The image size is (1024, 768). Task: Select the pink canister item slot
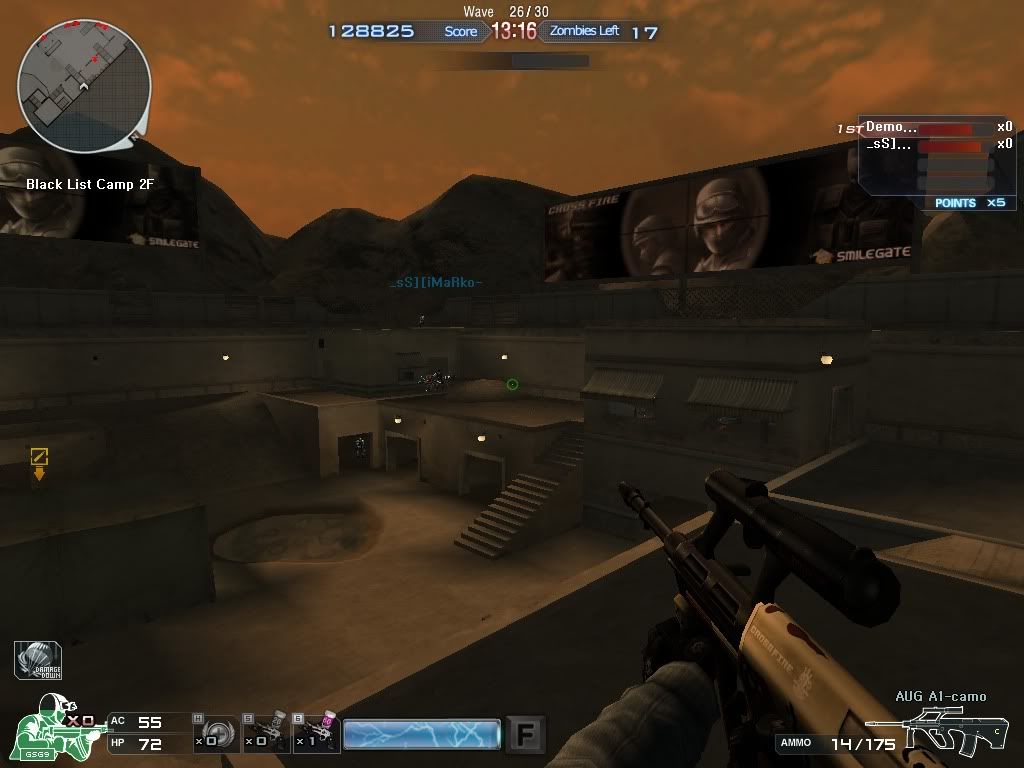tap(316, 733)
